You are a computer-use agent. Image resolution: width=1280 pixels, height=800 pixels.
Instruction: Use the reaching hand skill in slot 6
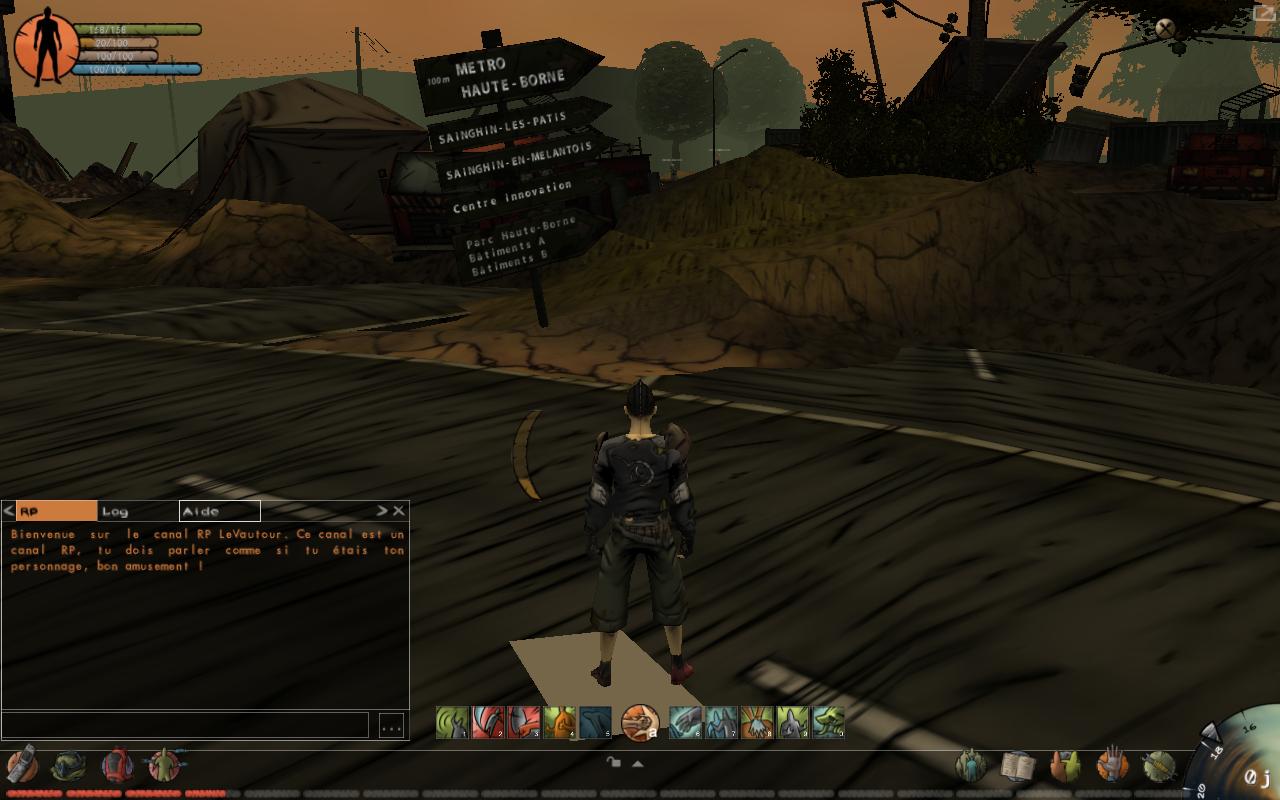coord(684,722)
